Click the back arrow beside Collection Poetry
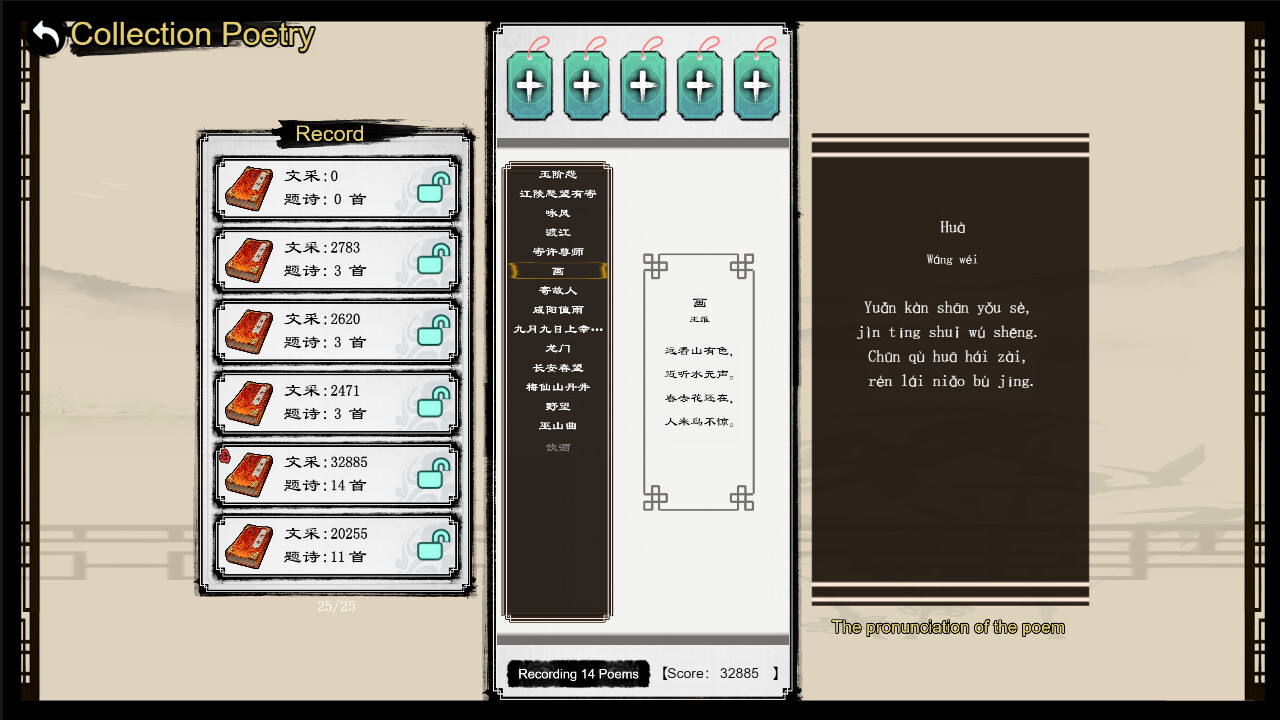Image resolution: width=1280 pixels, height=720 pixels. coord(42,33)
